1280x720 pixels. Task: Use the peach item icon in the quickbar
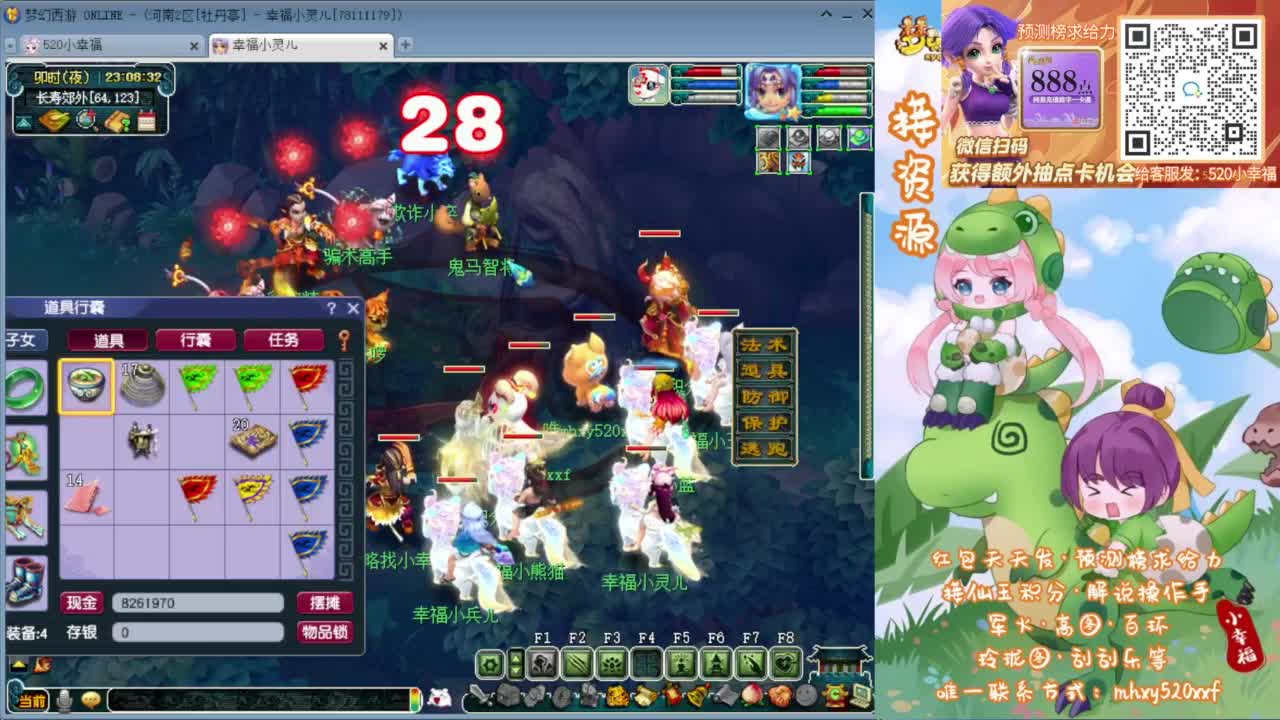[750, 696]
